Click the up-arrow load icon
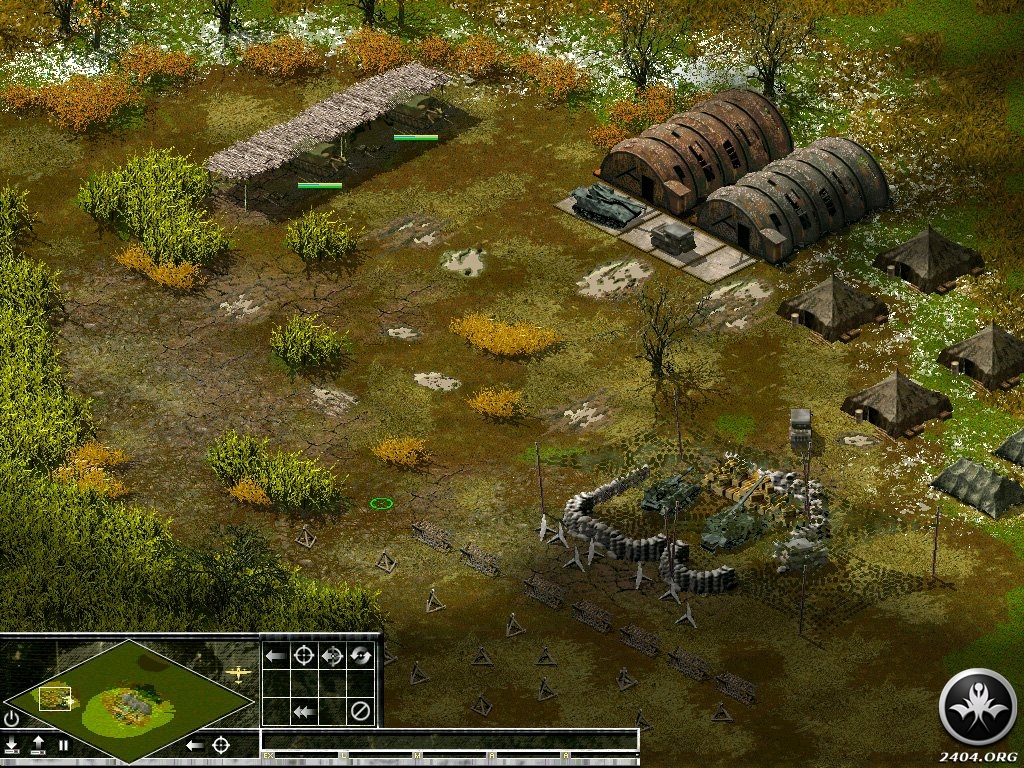This screenshot has width=1024, height=768. pyautogui.click(x=38, y=745)
